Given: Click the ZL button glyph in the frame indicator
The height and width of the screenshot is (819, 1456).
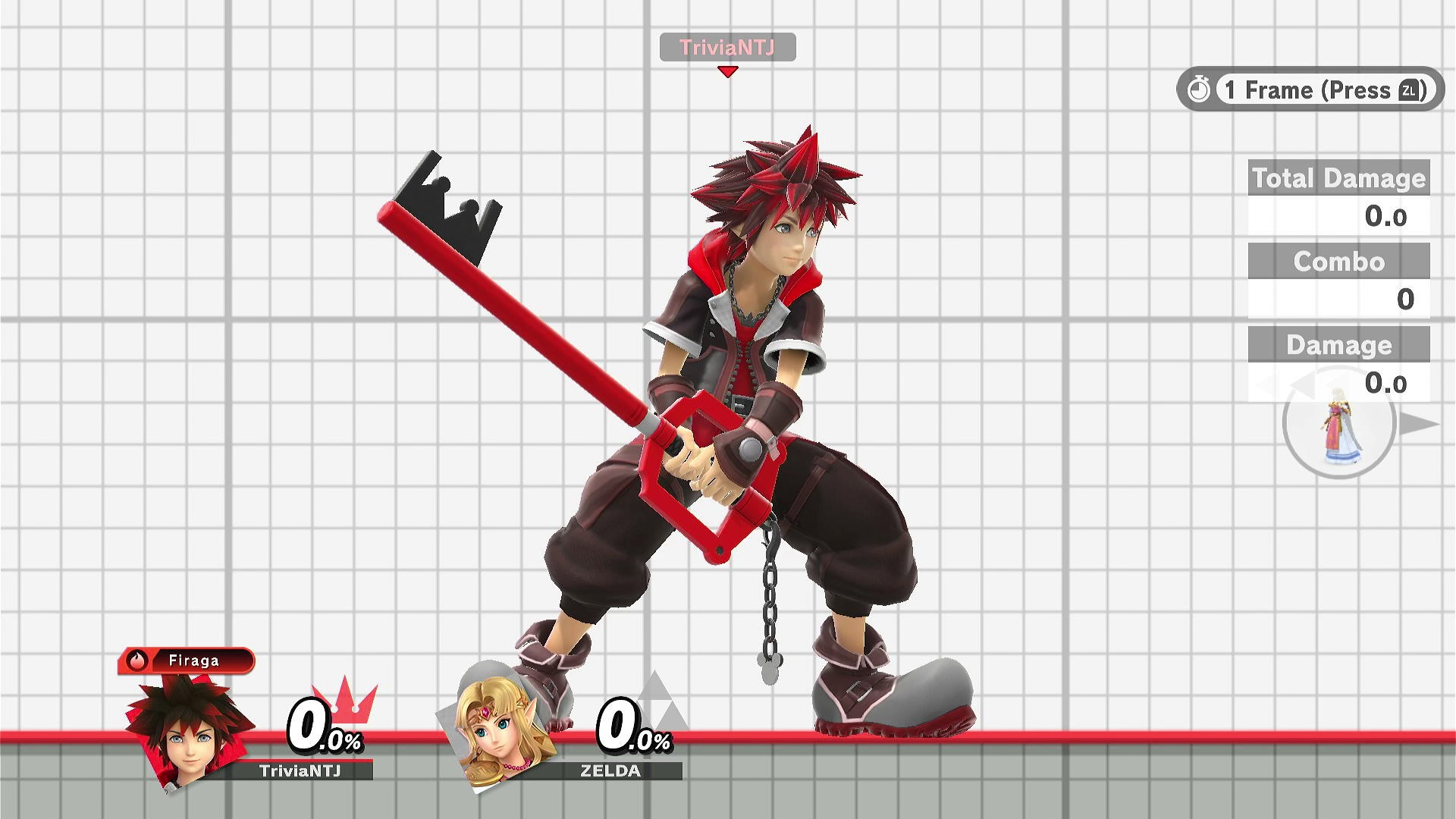Looking at the screenshot, I should pos(1409,90).
